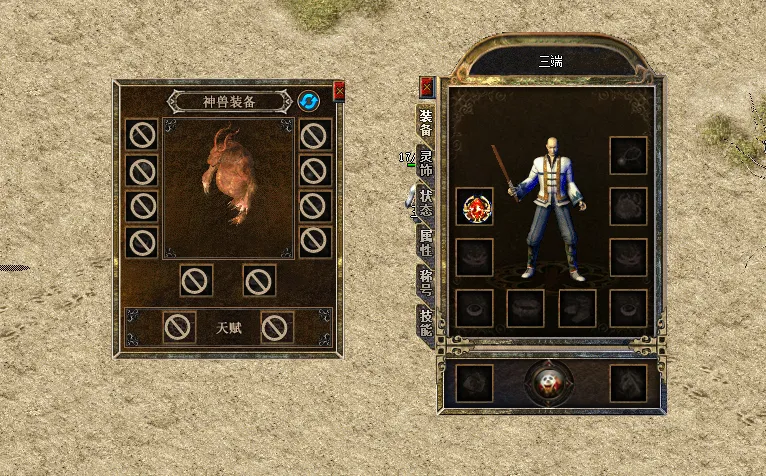Switch to the 称号 titles tab
The height and width of the screenshot is (476, 766).
click(x=426, y=281)
